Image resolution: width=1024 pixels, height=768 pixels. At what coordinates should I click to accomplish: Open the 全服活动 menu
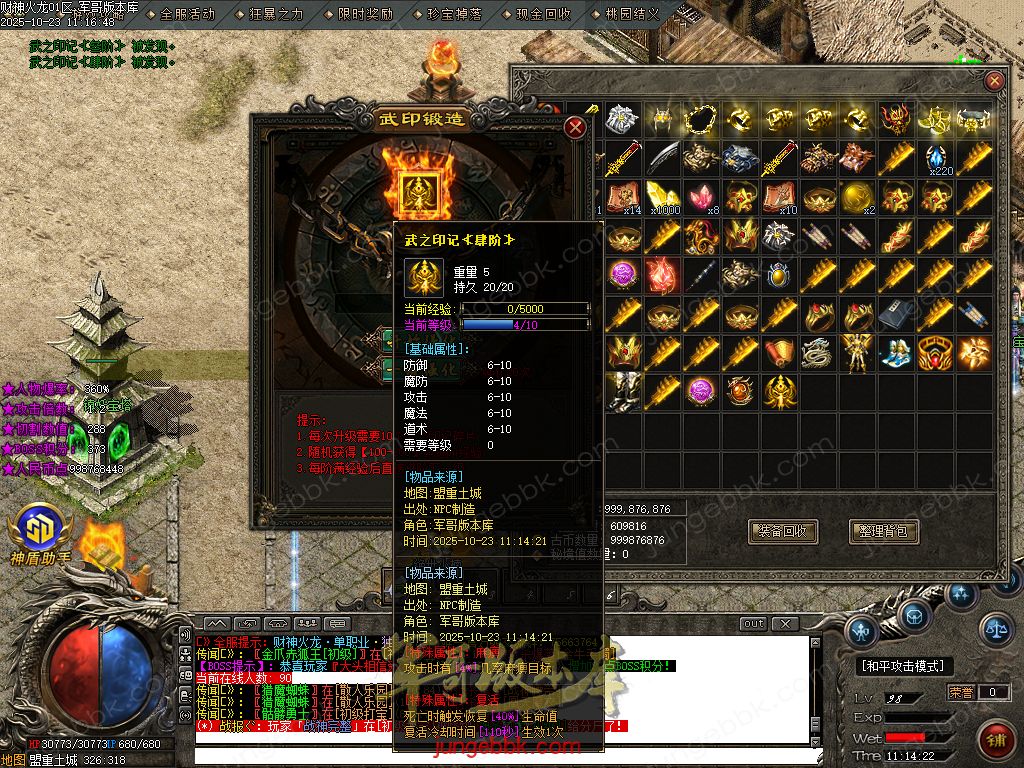pos(187,14)
